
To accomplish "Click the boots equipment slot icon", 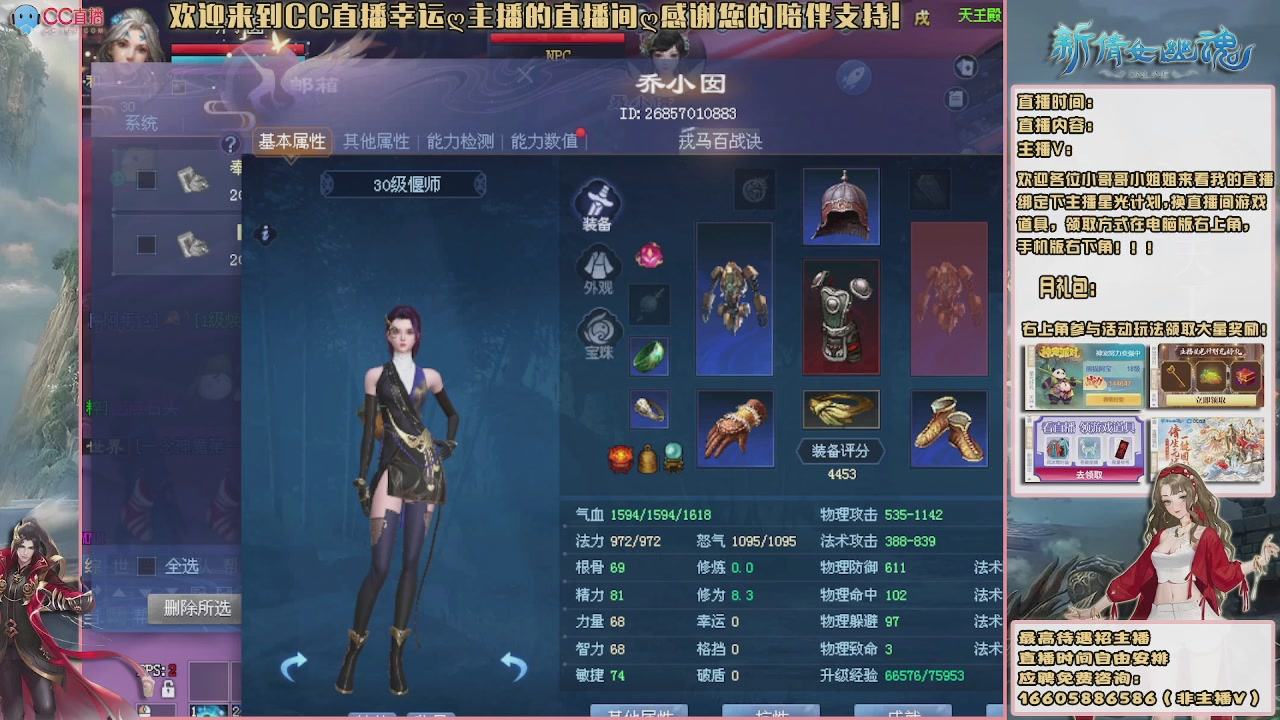I will pos(948,428).
